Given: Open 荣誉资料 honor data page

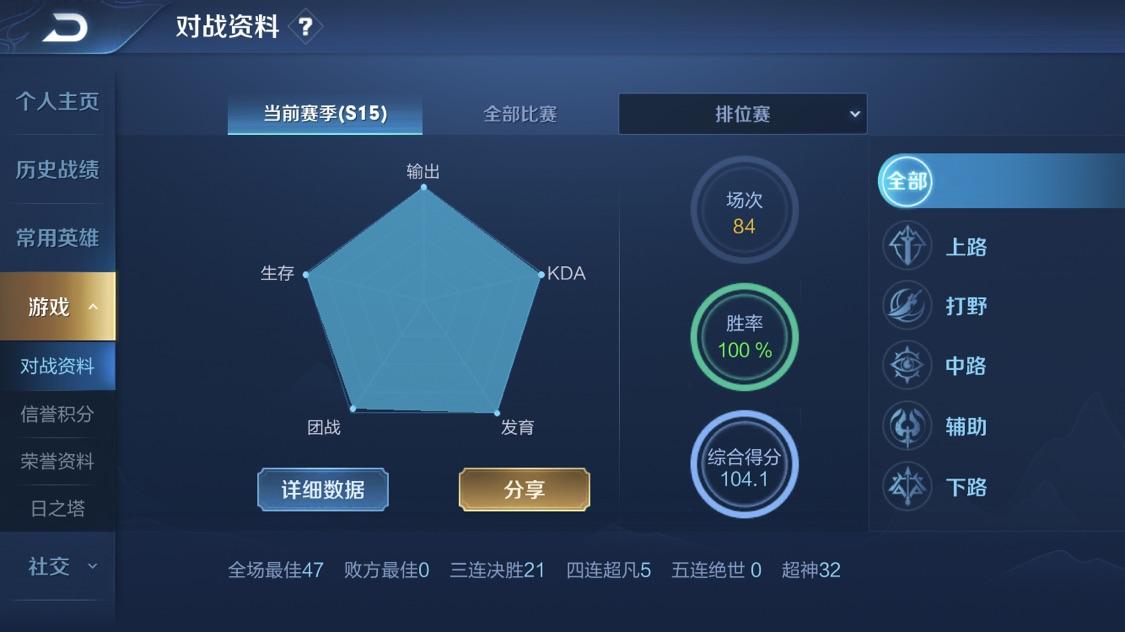Looking at the screenshot, I should point(57,461).
